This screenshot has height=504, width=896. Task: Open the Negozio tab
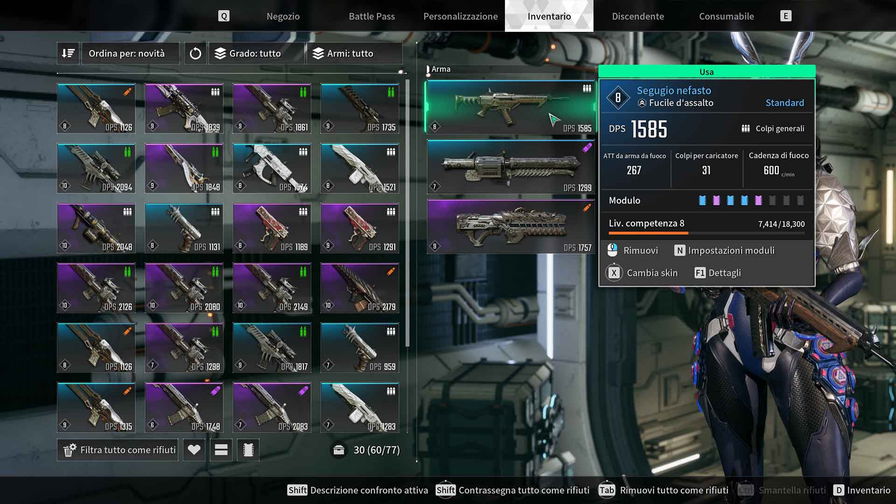[283, 16]
